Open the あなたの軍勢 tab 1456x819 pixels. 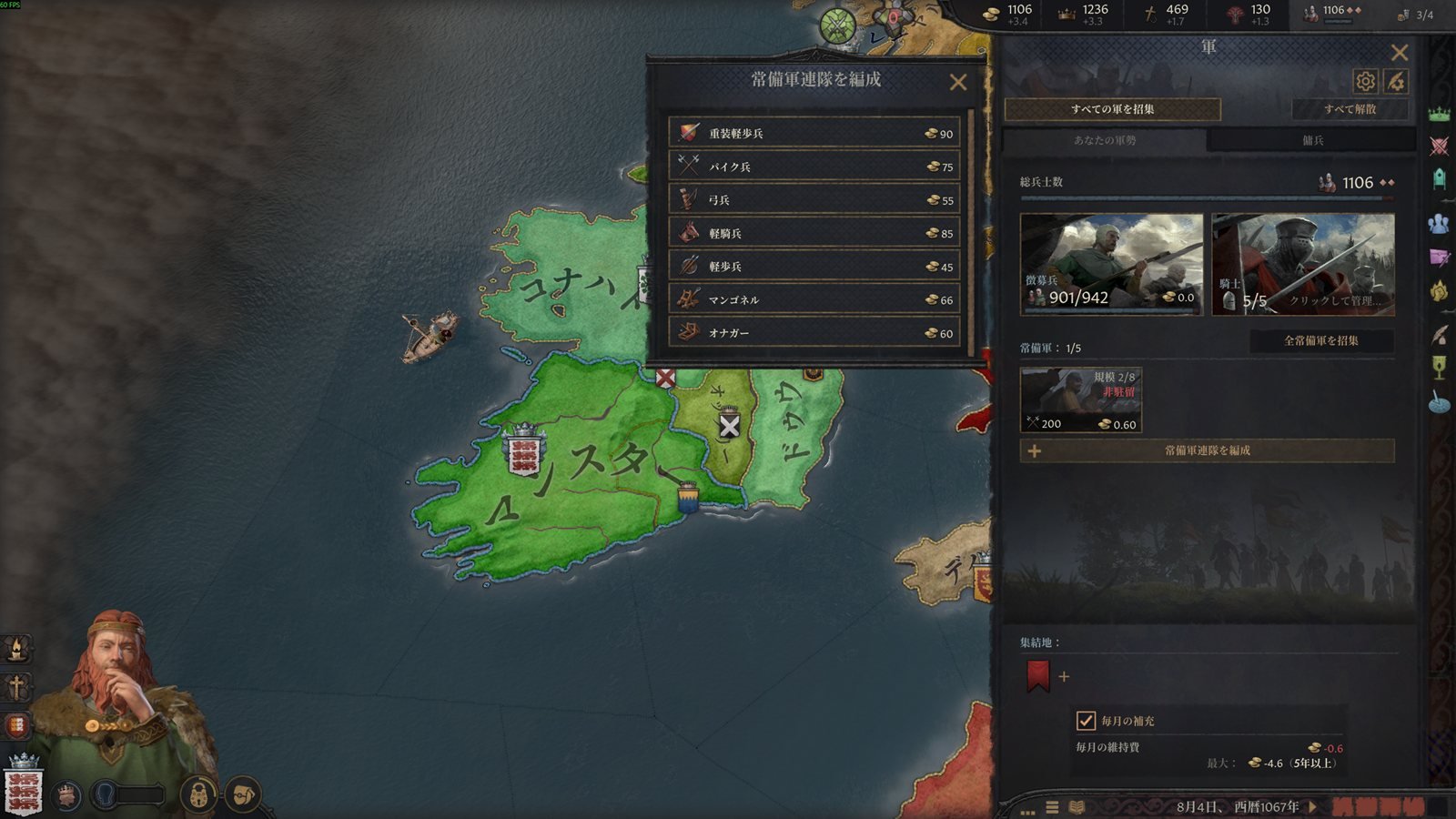1105,140
